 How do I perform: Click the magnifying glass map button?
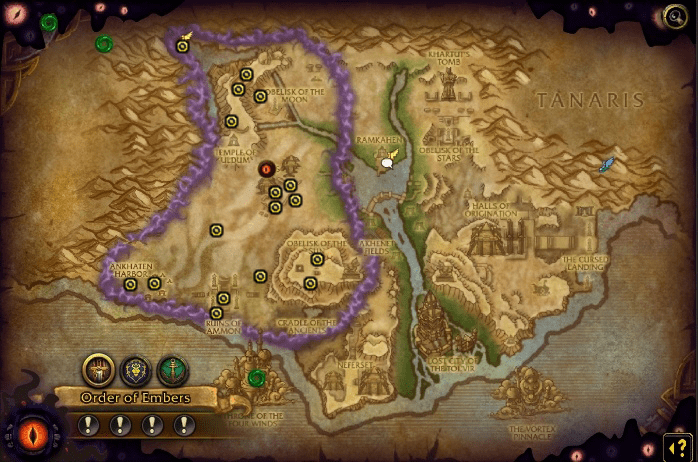point(675,17)
